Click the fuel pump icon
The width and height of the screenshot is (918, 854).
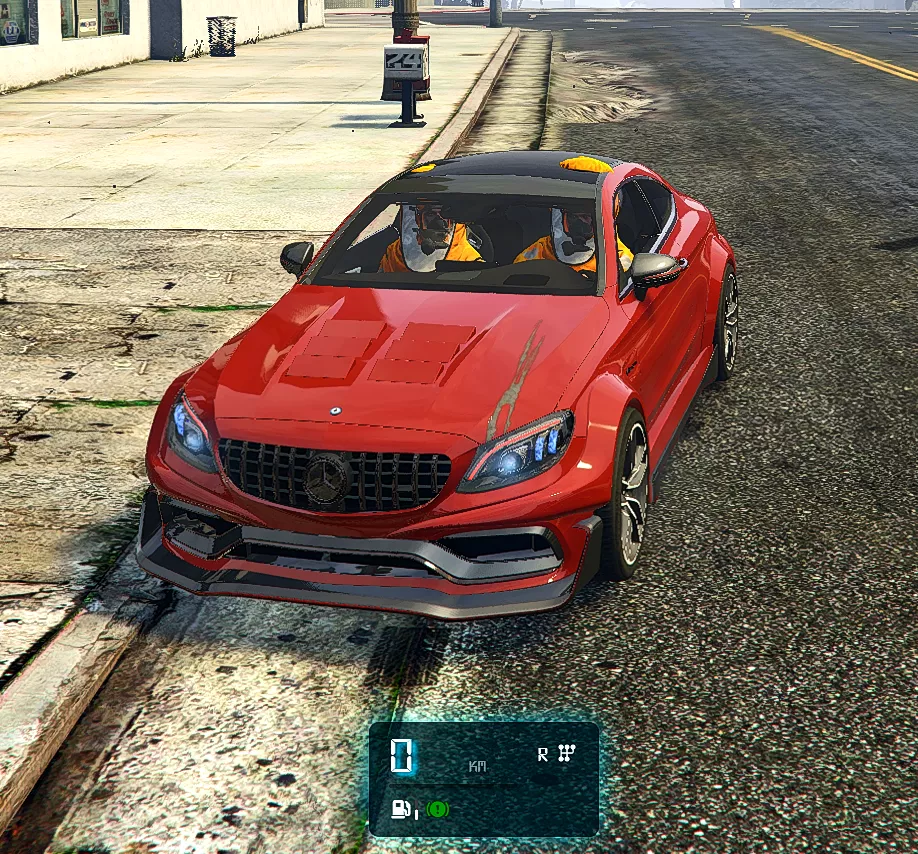pyautogui.click(x=402, y=808)
